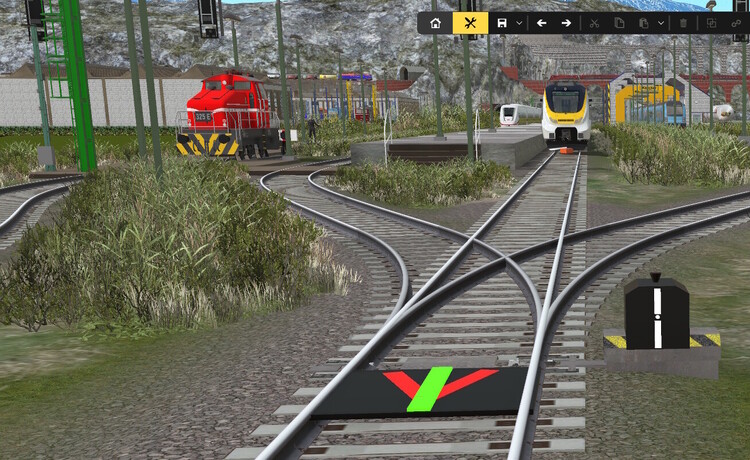The width and height of the screenshot is (750, 460).
Task: Click the home icon in the toolbar
Action: (435, 23)
